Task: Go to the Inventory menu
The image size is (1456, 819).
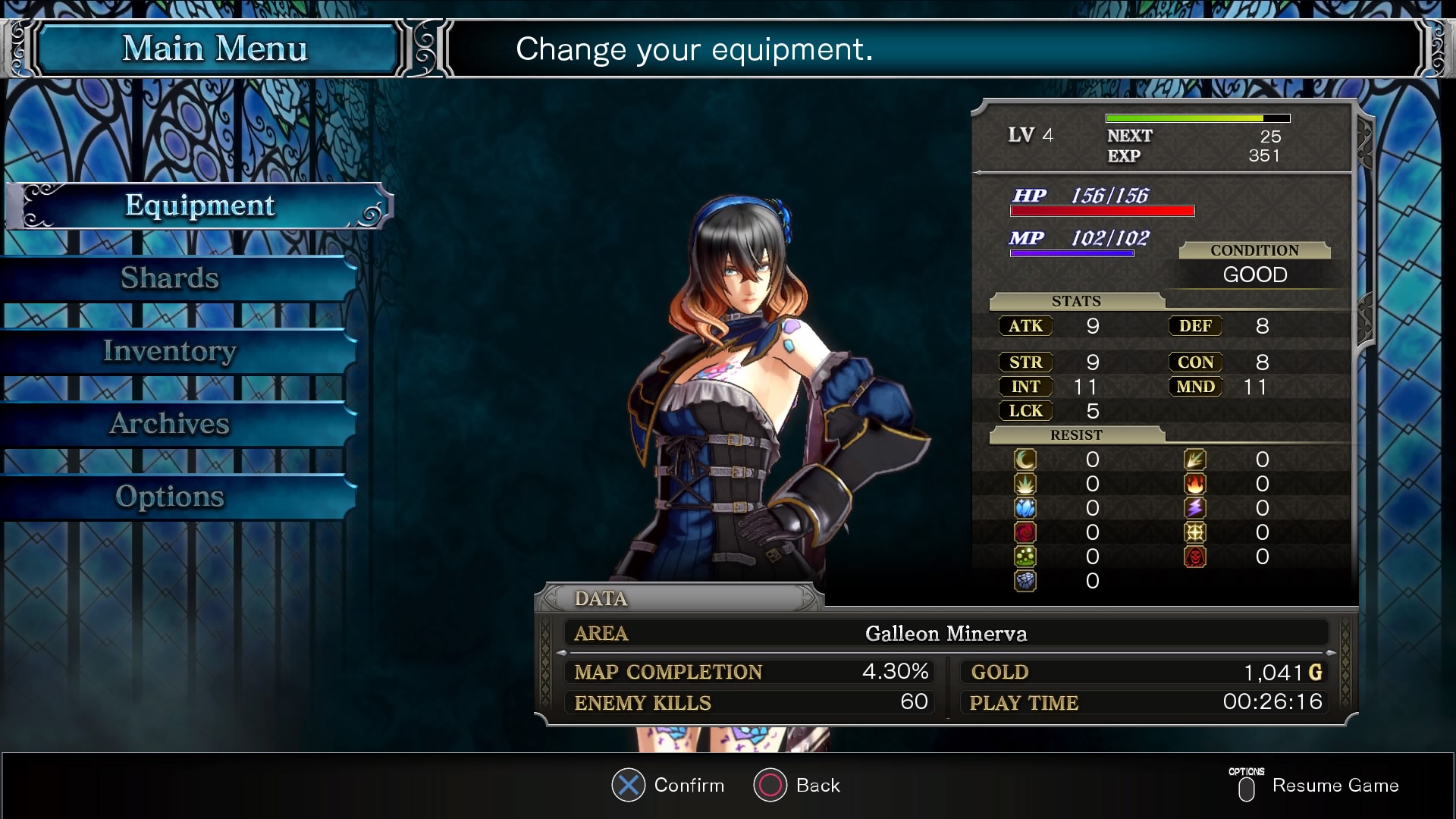Action: (170, 351)
